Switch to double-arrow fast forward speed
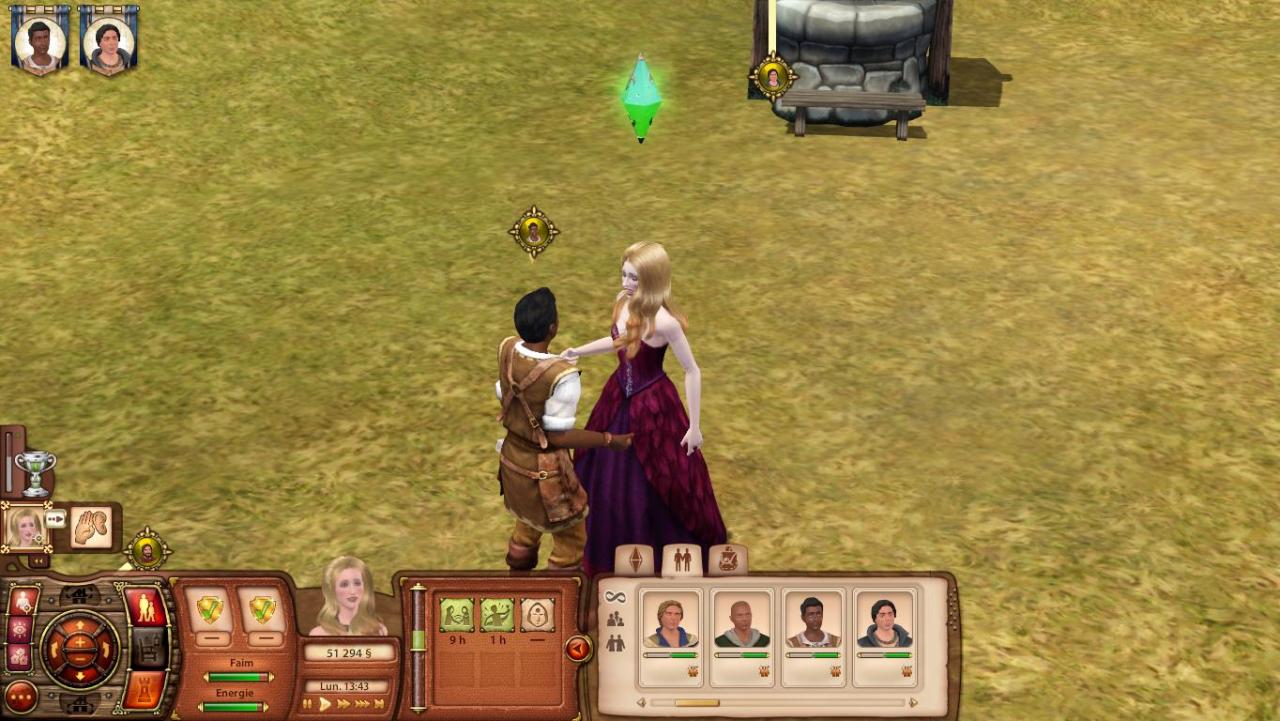This screenshot has height=721, width=1280. 344,705
